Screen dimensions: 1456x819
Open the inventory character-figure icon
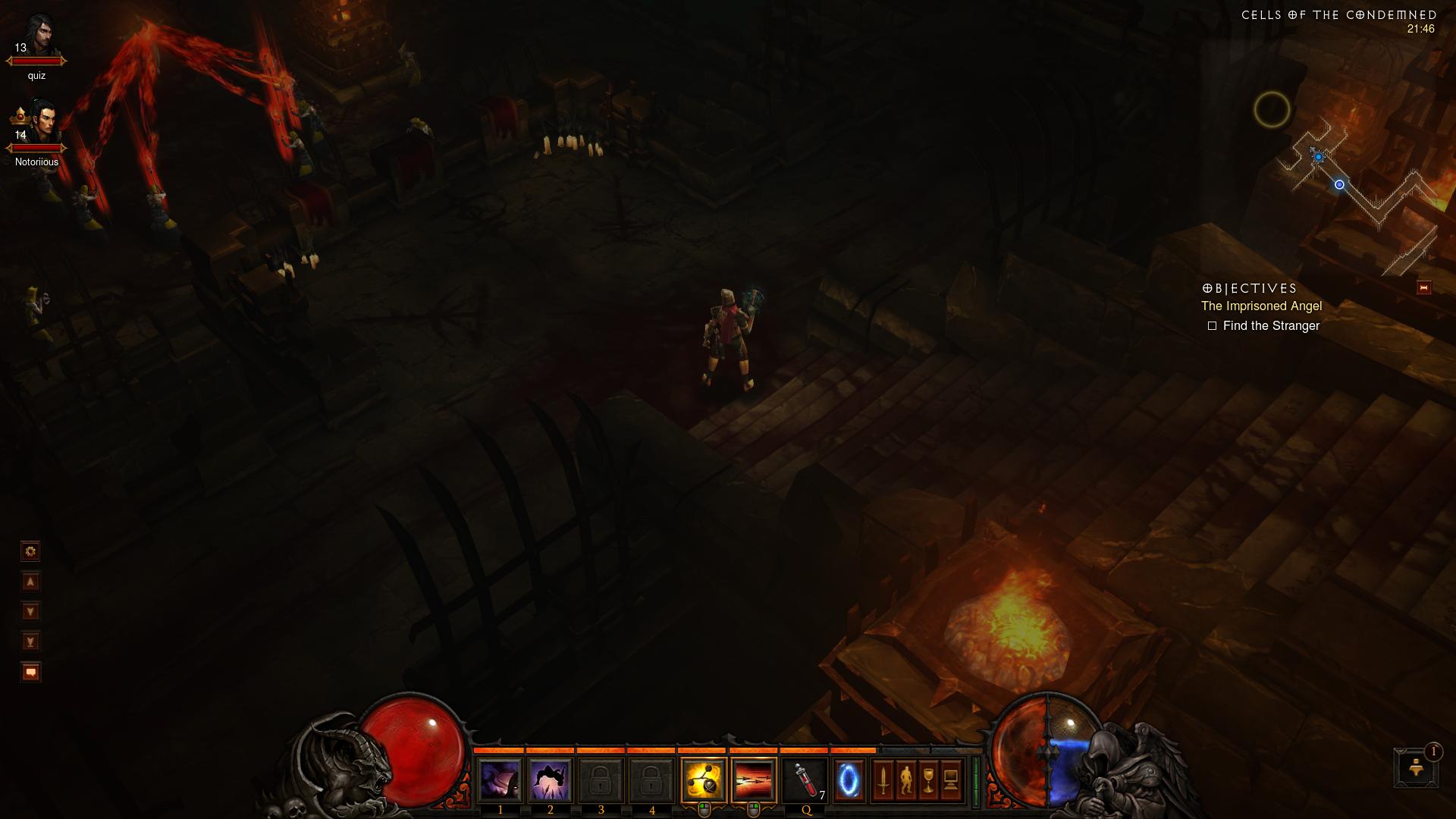coord(905,780)
